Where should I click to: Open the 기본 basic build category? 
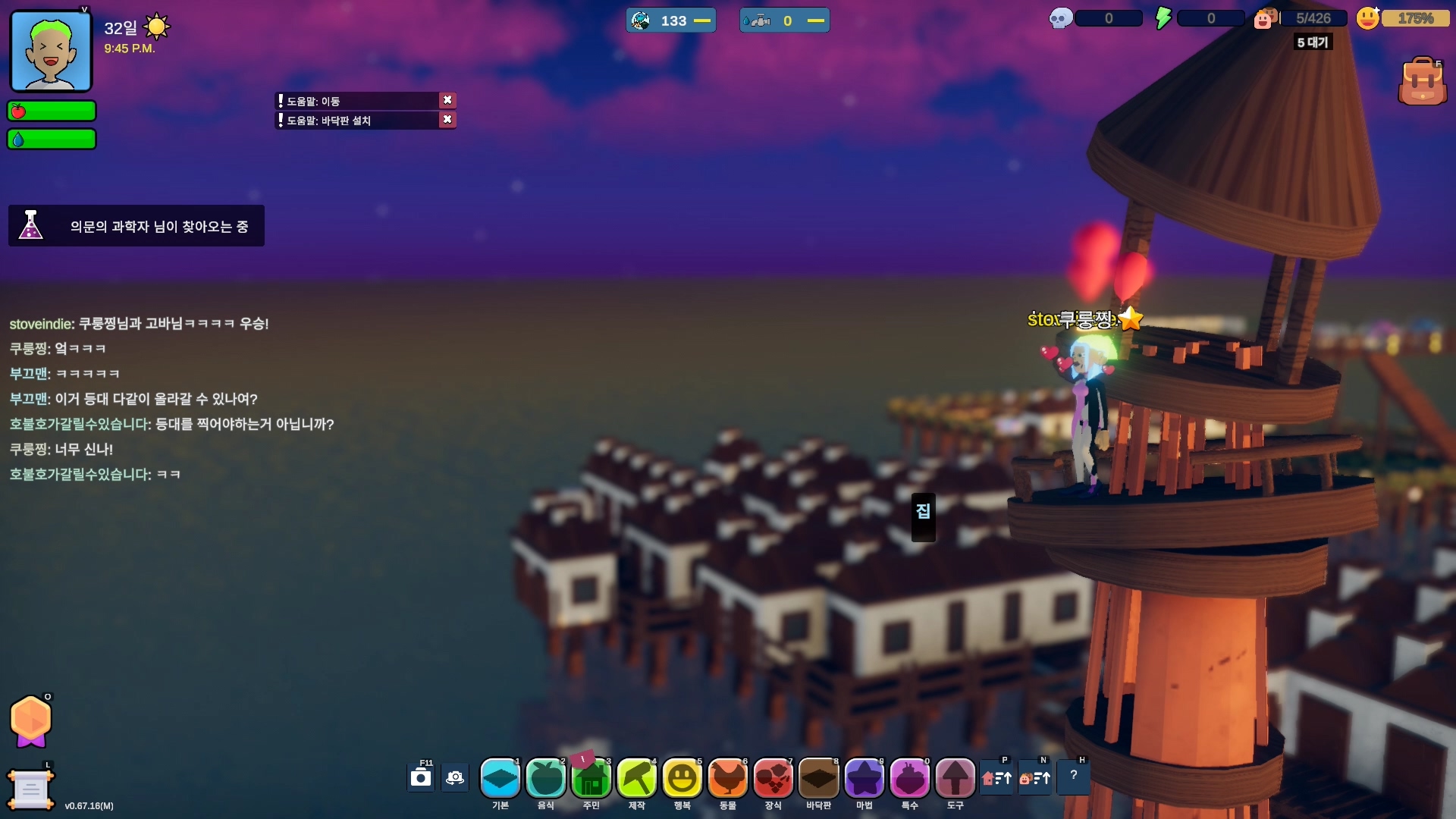[500, 778]
